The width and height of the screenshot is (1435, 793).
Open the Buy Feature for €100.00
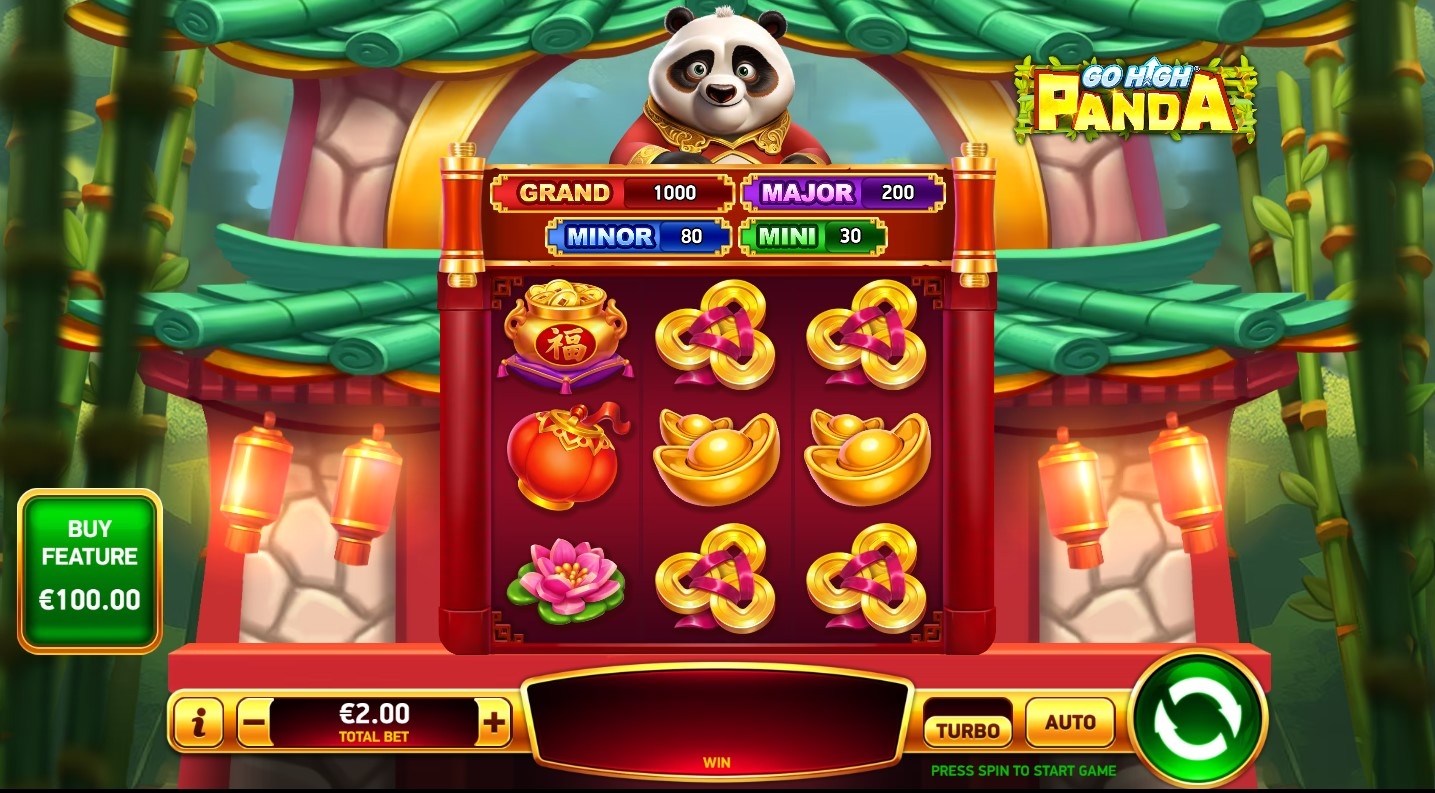coord(90,571)
